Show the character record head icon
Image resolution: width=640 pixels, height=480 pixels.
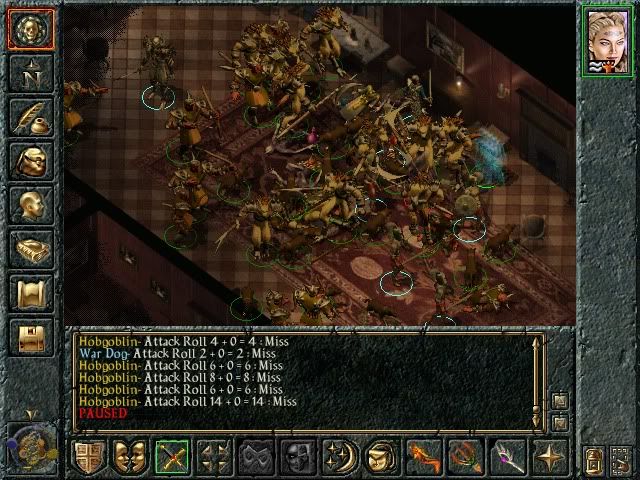coord(31,206)
